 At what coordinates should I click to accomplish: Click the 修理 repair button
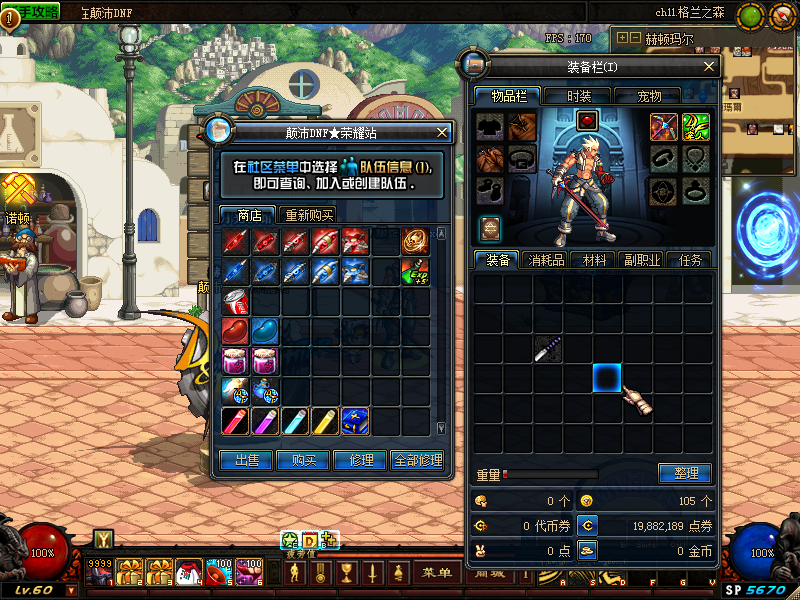(360, 460)
